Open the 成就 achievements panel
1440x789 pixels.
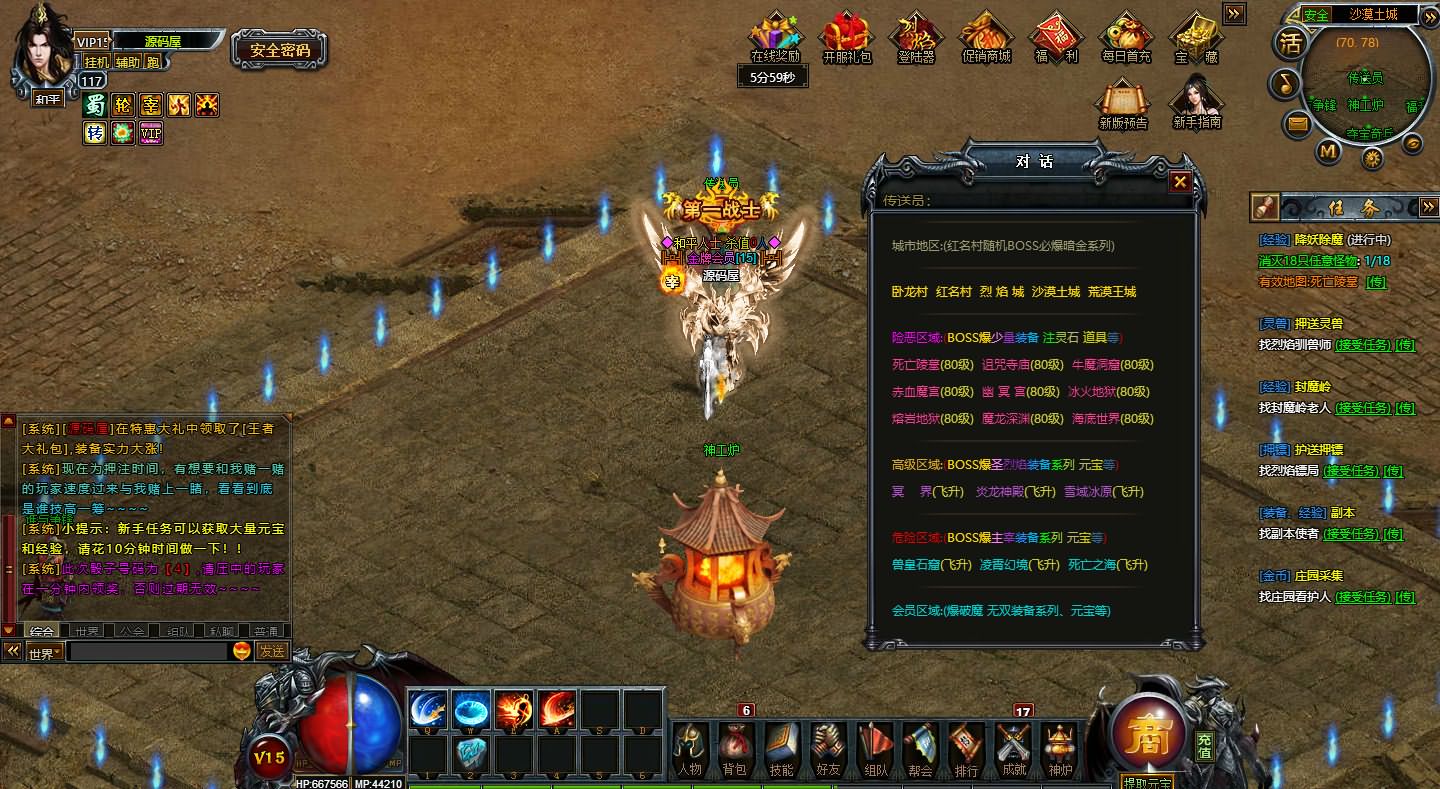[x=1012, y=749]
